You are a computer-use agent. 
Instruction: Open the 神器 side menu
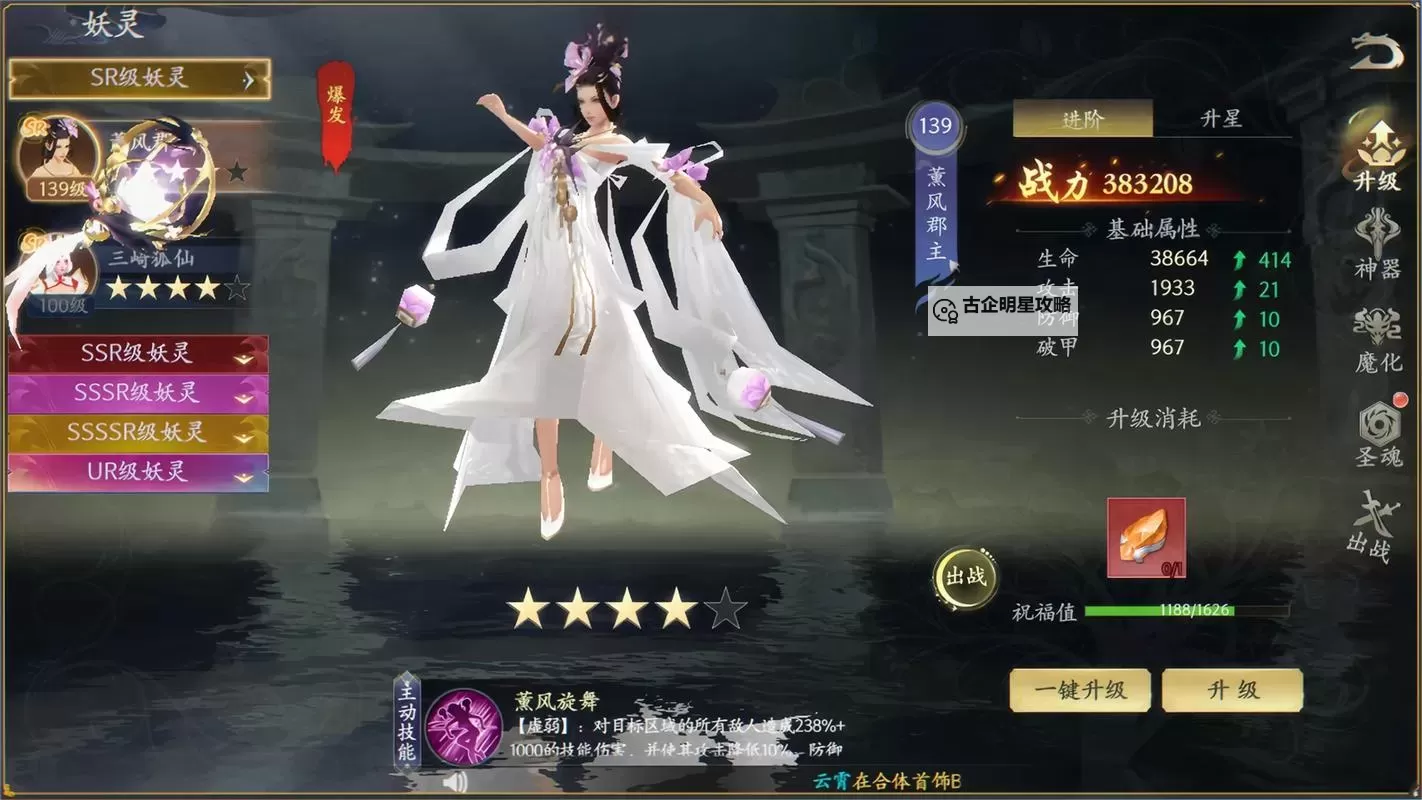(x=1377, y=244)
